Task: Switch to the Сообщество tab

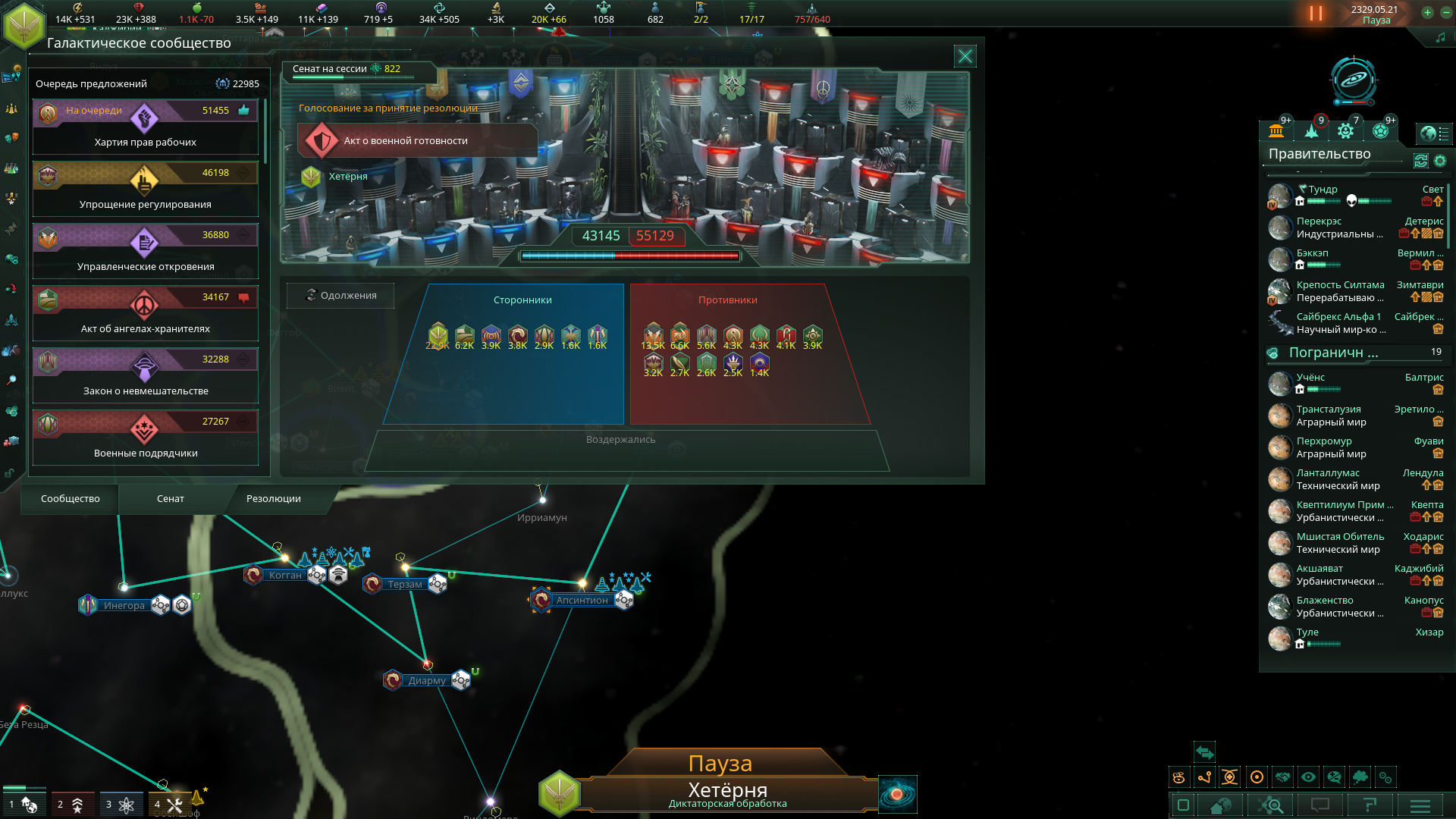Action: click(x=71, y=498)
